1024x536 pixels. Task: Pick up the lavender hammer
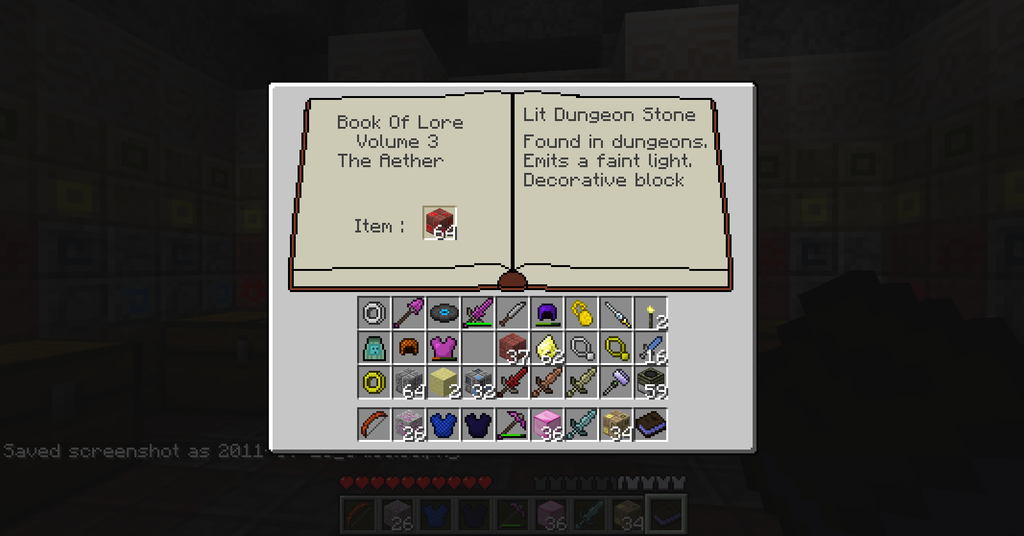(616, 382)
